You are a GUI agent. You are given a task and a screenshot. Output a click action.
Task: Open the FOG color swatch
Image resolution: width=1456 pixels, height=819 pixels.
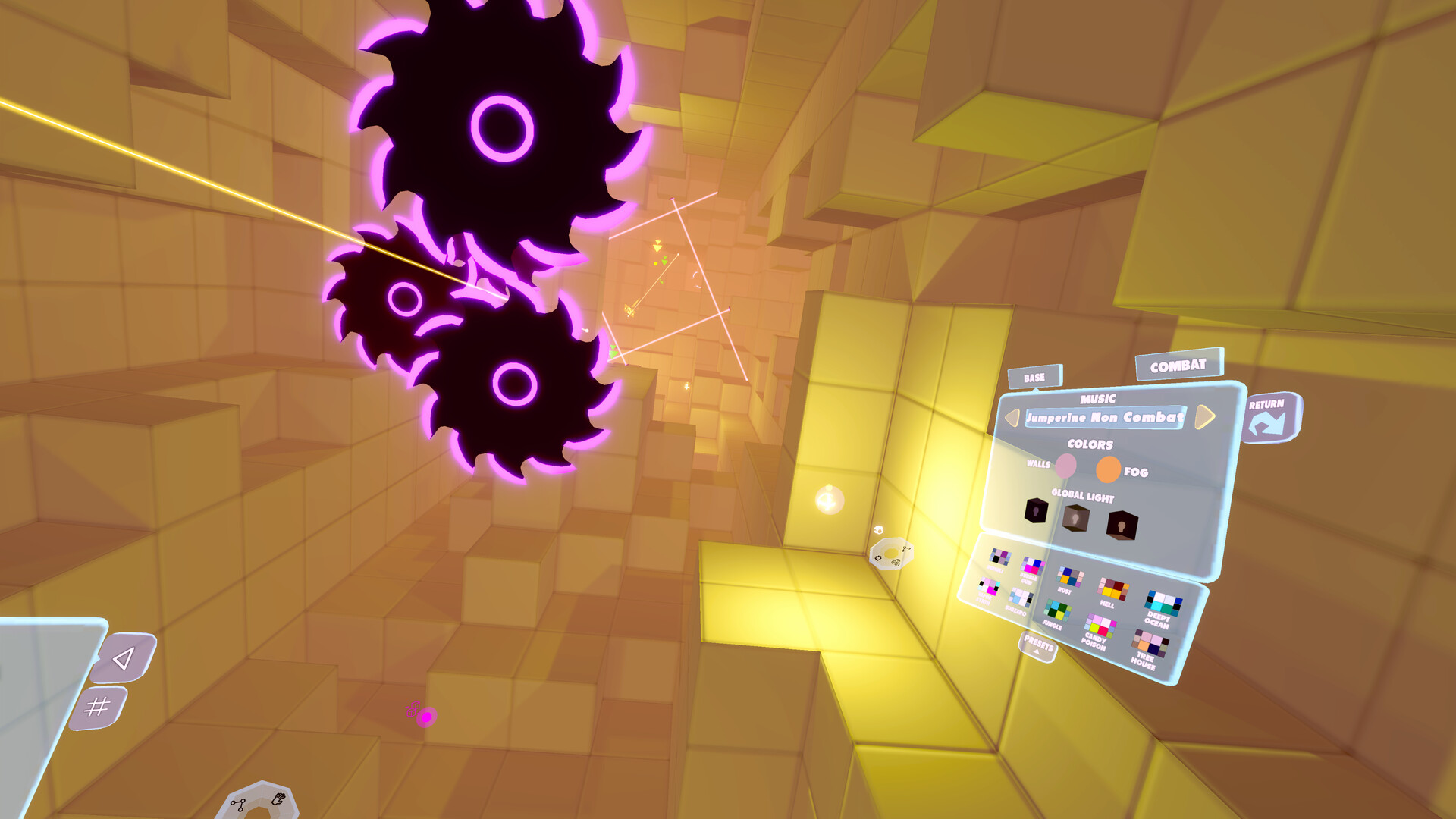[1108, 469]
